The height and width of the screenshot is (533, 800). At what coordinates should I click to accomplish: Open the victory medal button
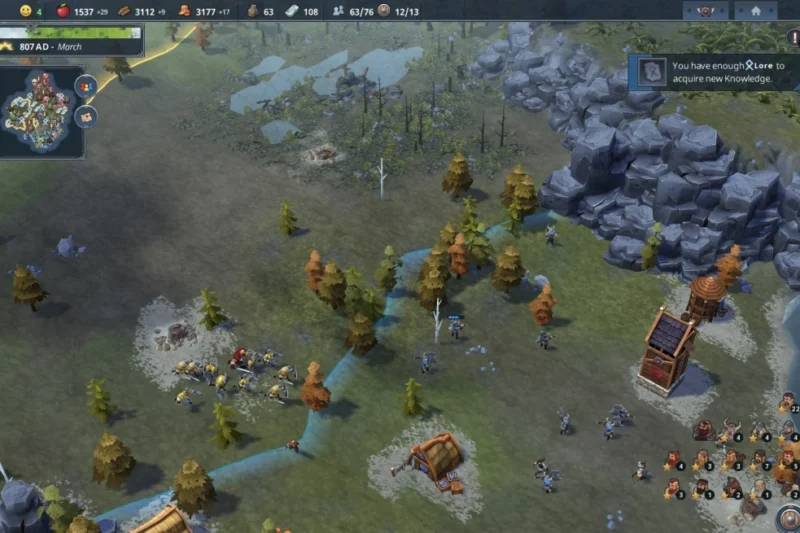click(706, 11)
